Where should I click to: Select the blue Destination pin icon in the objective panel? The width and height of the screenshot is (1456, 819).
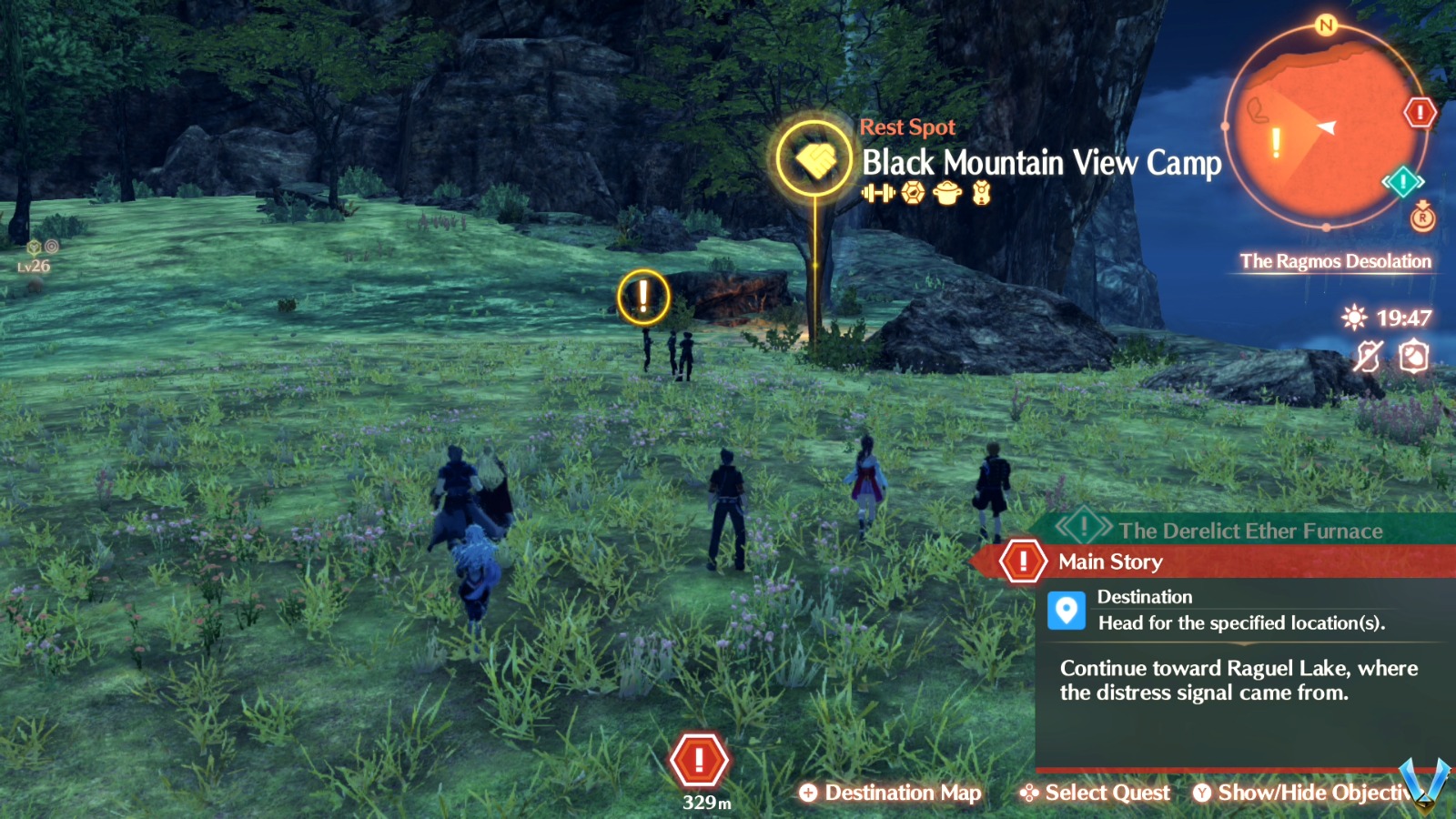point(1068,612)
